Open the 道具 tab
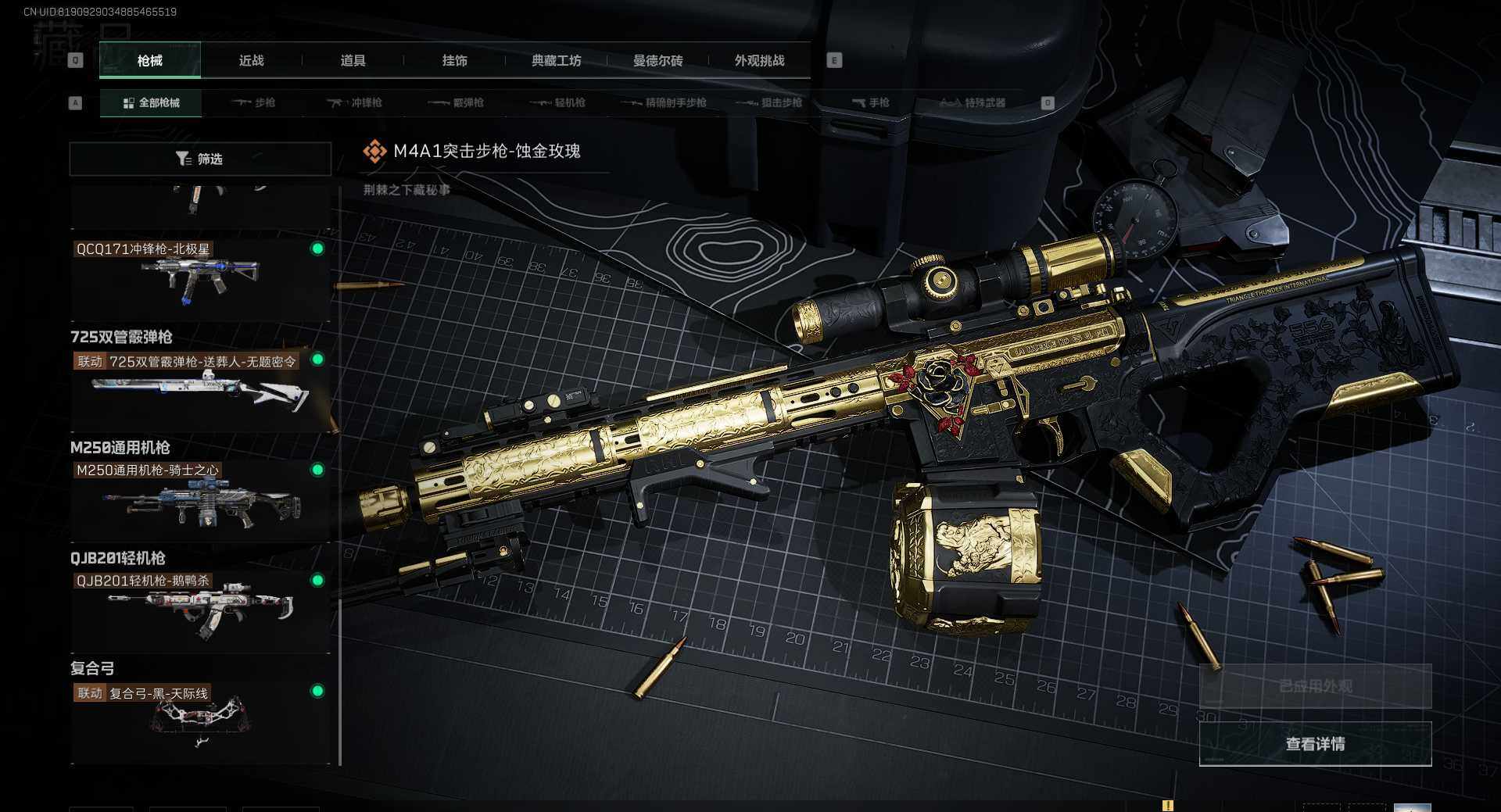This screenshot has height=812, width=1501. pyautogui.click(x=353, y=61)
